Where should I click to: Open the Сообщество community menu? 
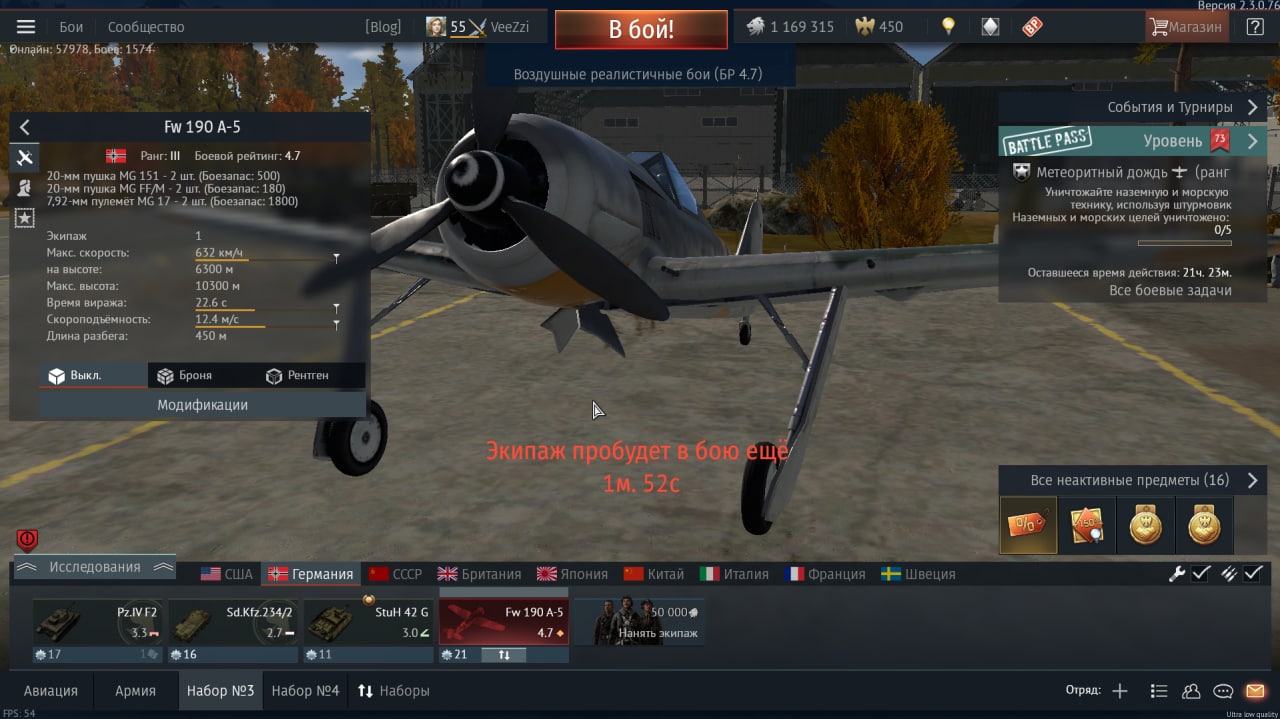coord(146,27)
